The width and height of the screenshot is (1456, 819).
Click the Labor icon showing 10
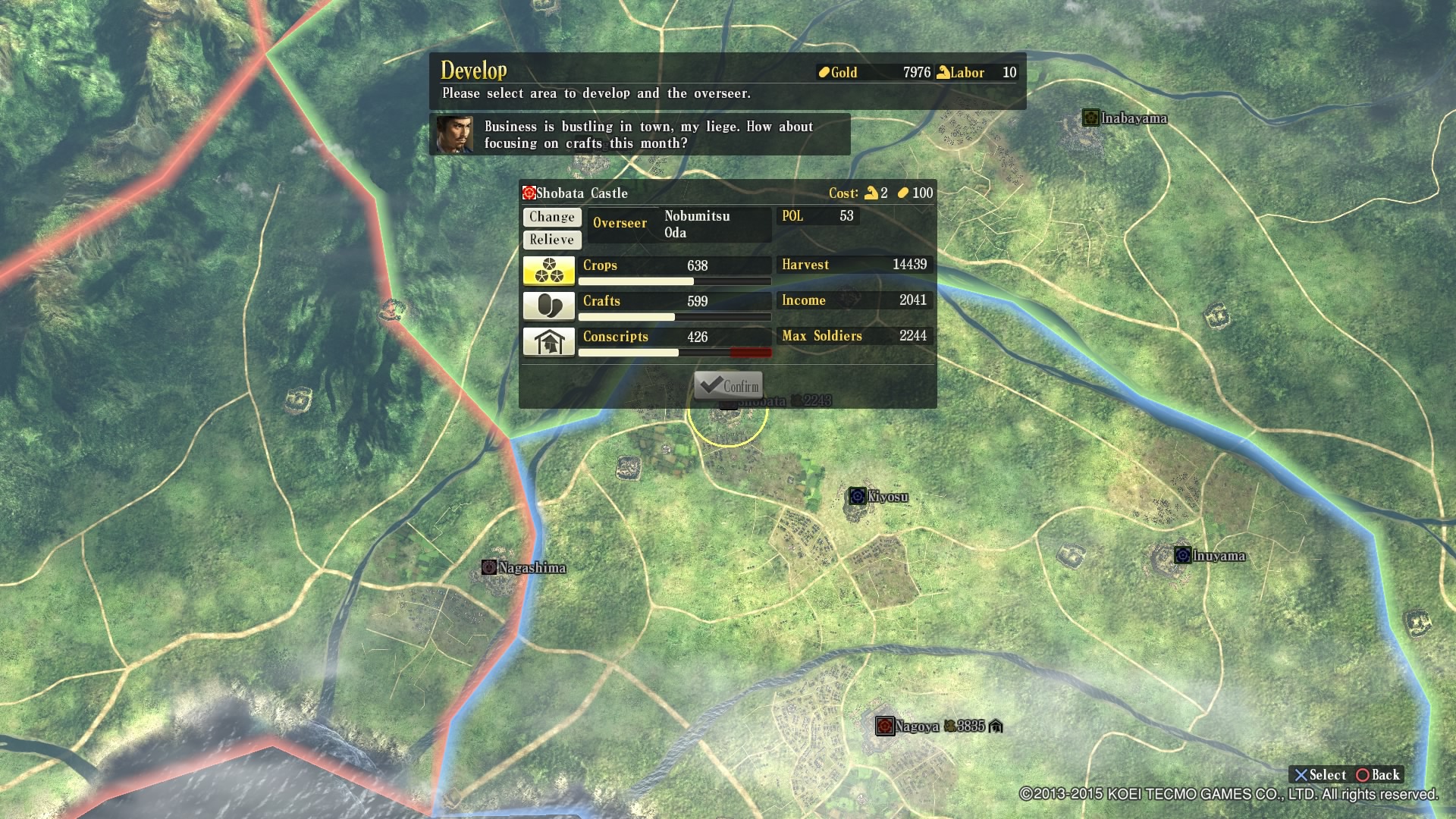click(x=943, y=72)
